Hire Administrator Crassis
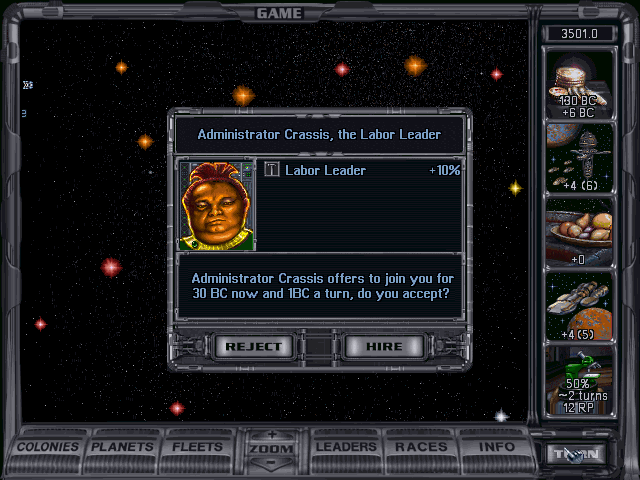 [385, 347]
